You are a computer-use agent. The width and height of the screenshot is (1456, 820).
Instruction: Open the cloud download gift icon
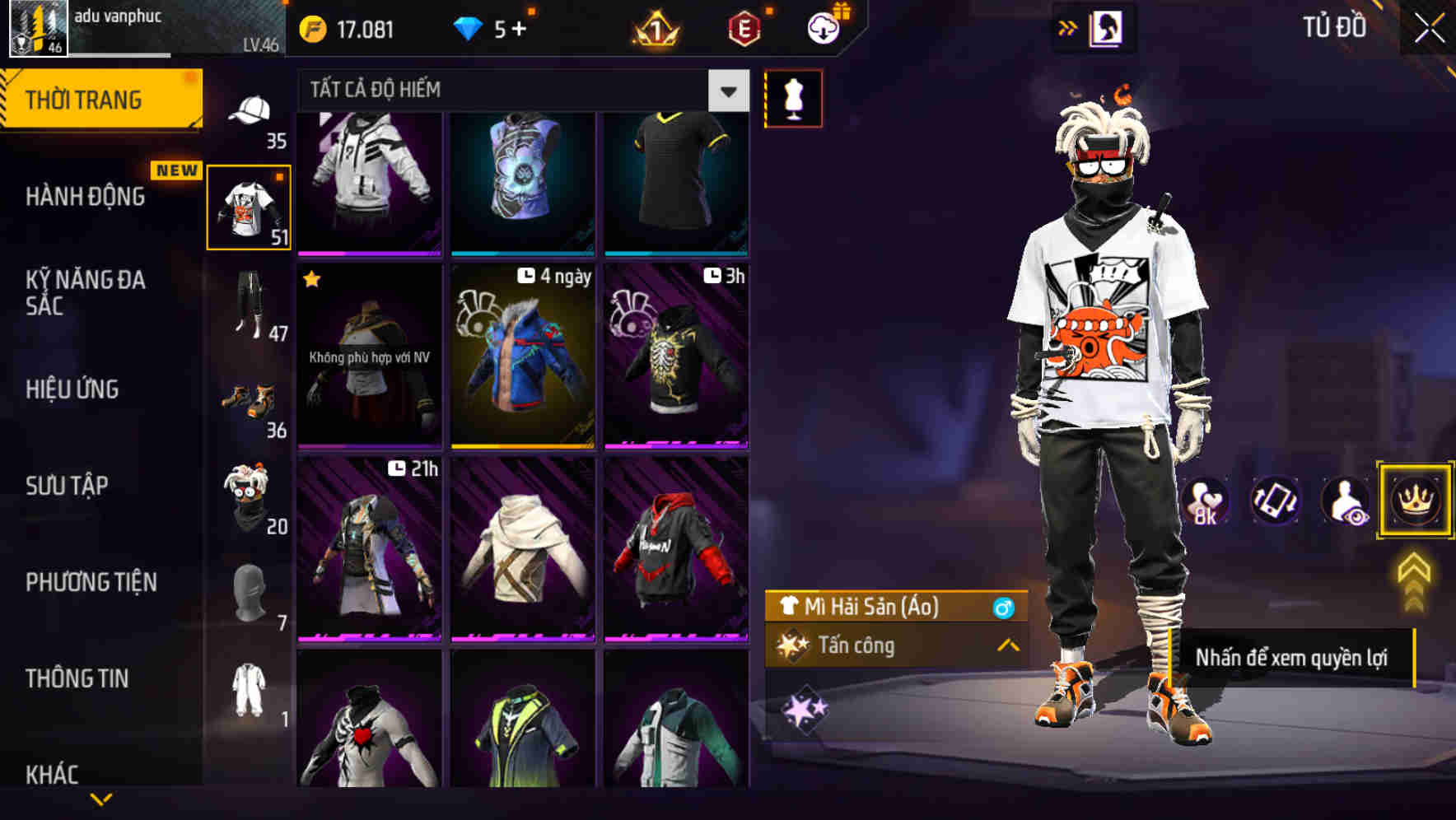click(822, 28)
